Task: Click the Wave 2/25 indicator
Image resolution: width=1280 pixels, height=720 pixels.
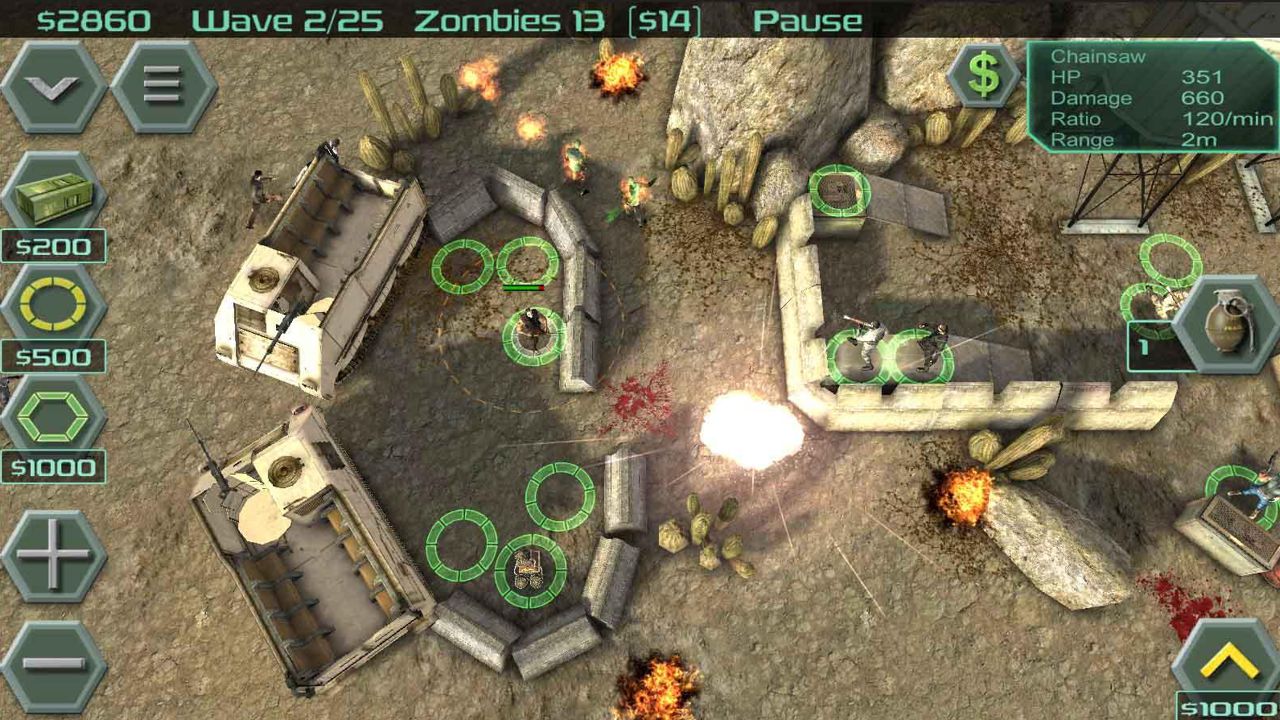Action: [288, 18]
